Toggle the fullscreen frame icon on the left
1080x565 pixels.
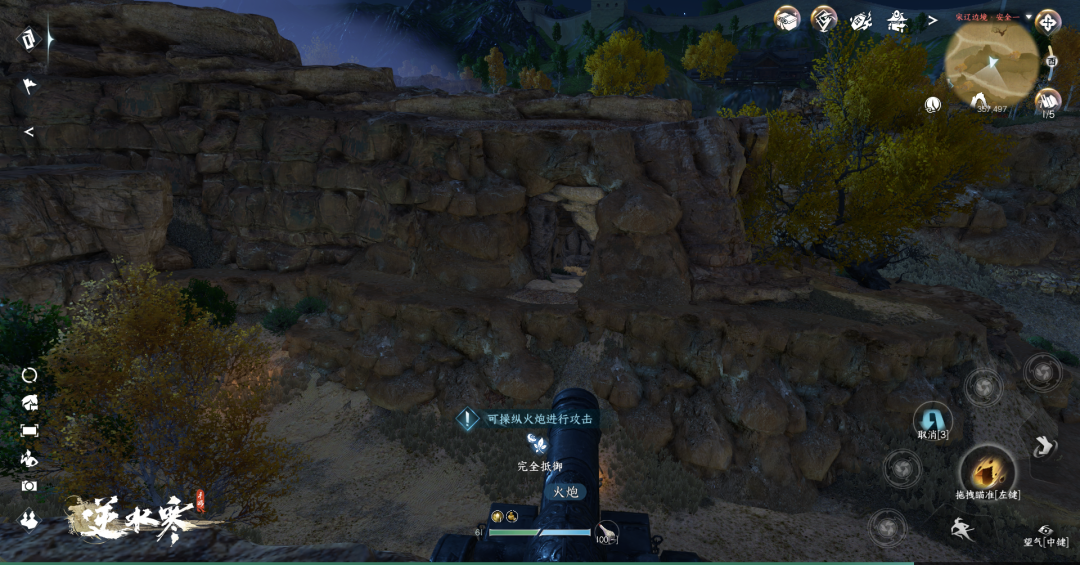tap(29, 430)
